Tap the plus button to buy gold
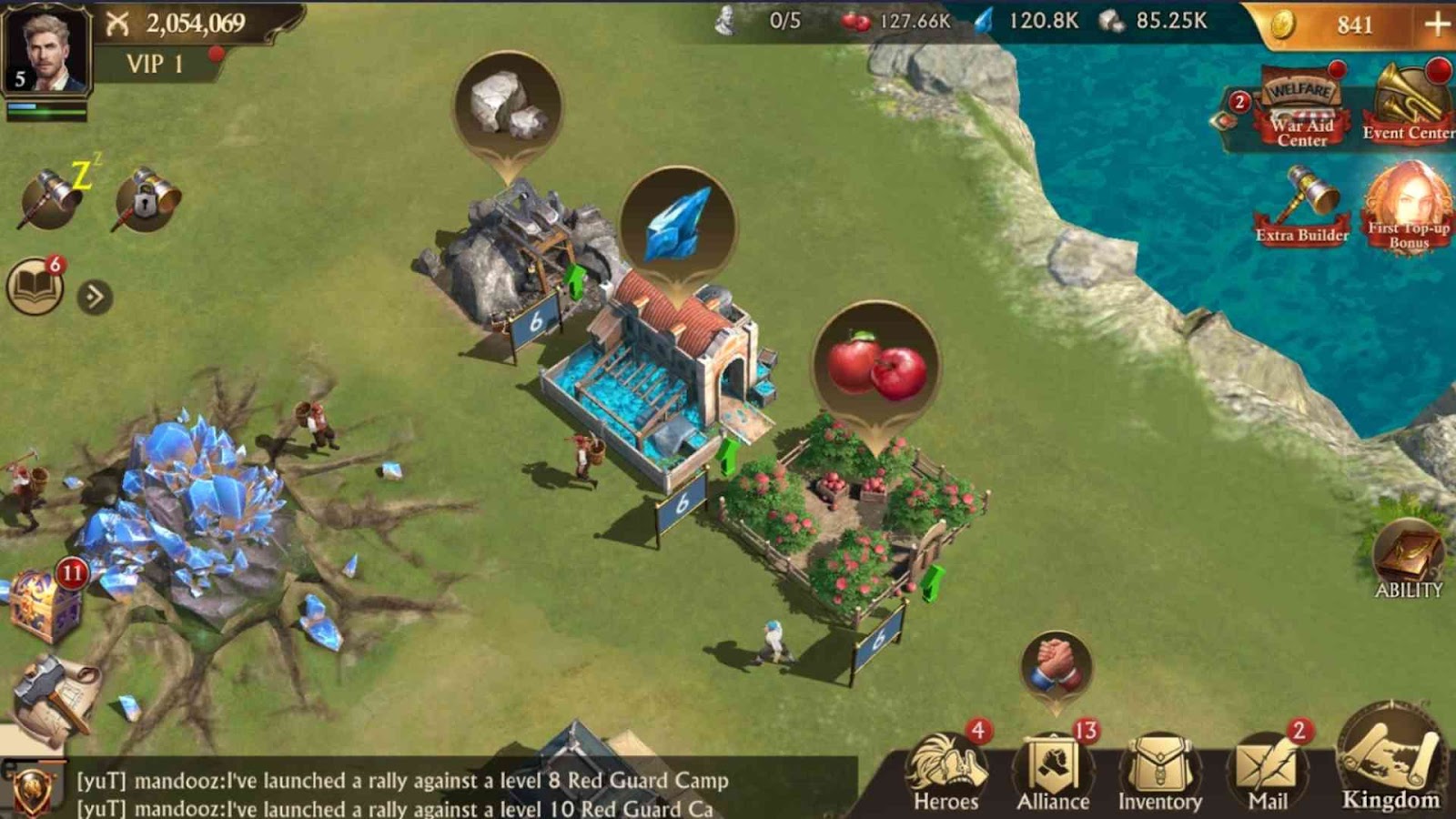The width and height of the screenshot is (1456, 819). [1436, 25]
